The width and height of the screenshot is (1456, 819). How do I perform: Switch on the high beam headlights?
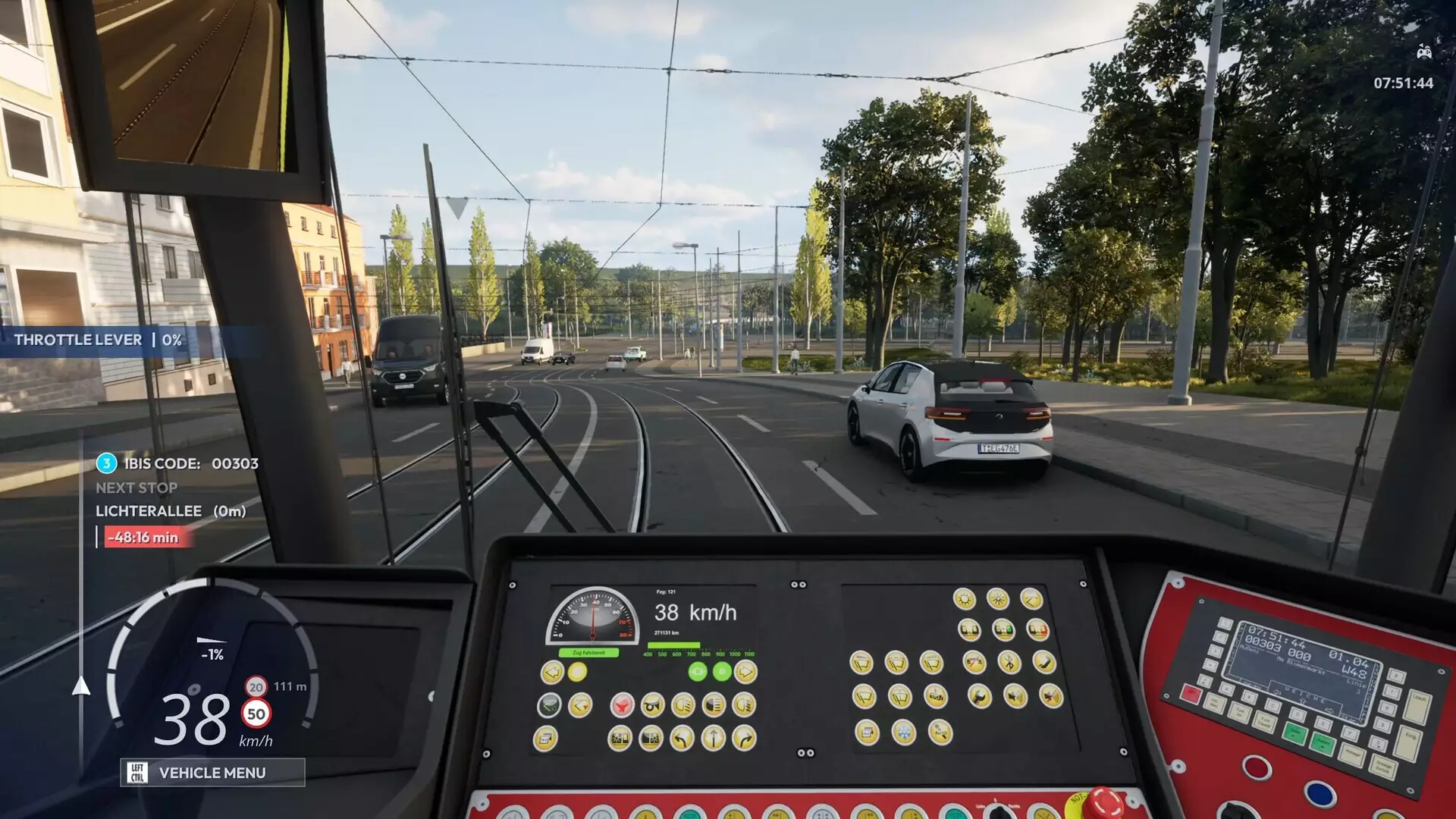(x=715, y=705)
